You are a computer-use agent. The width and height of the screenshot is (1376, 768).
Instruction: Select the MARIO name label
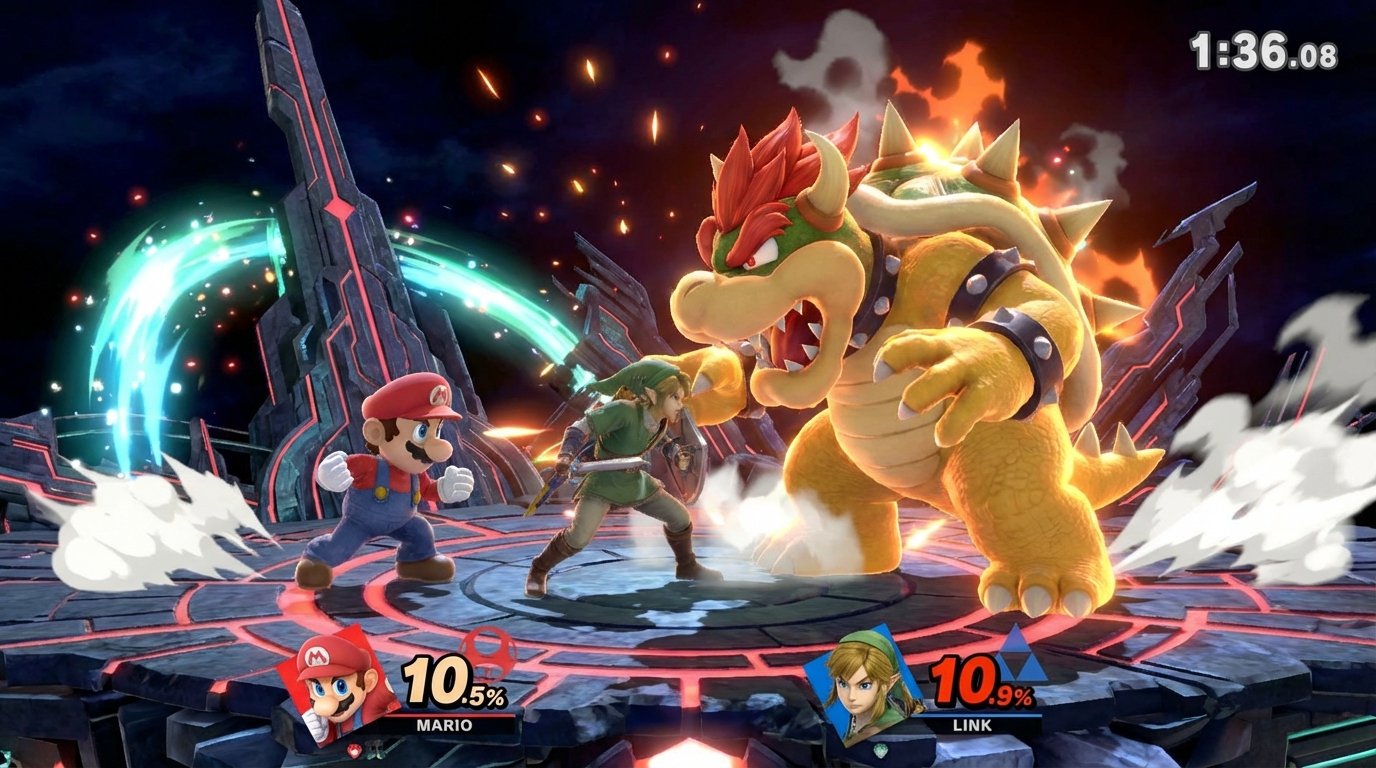point(443,726)
